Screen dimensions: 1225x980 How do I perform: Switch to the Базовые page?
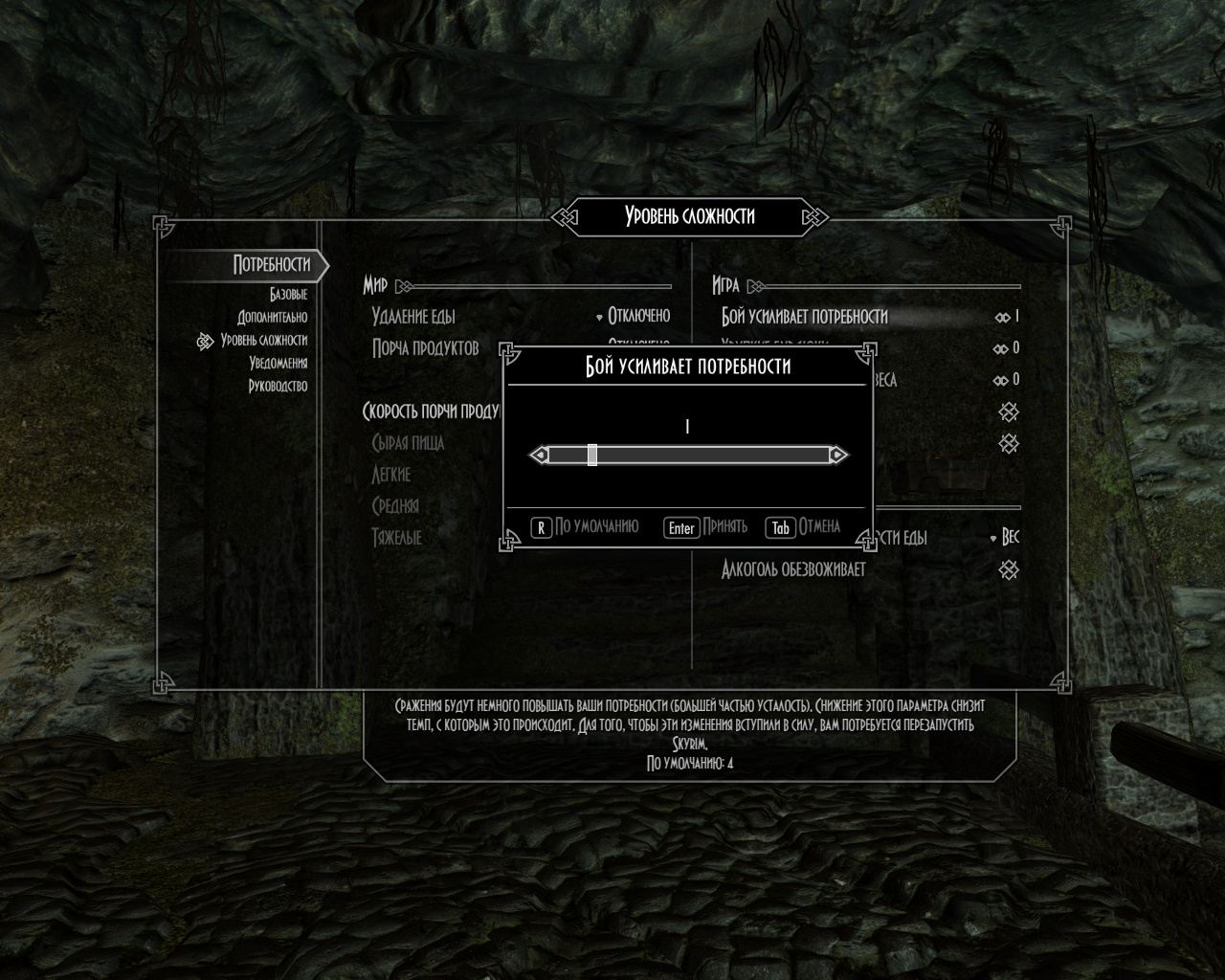click(288, 295)
